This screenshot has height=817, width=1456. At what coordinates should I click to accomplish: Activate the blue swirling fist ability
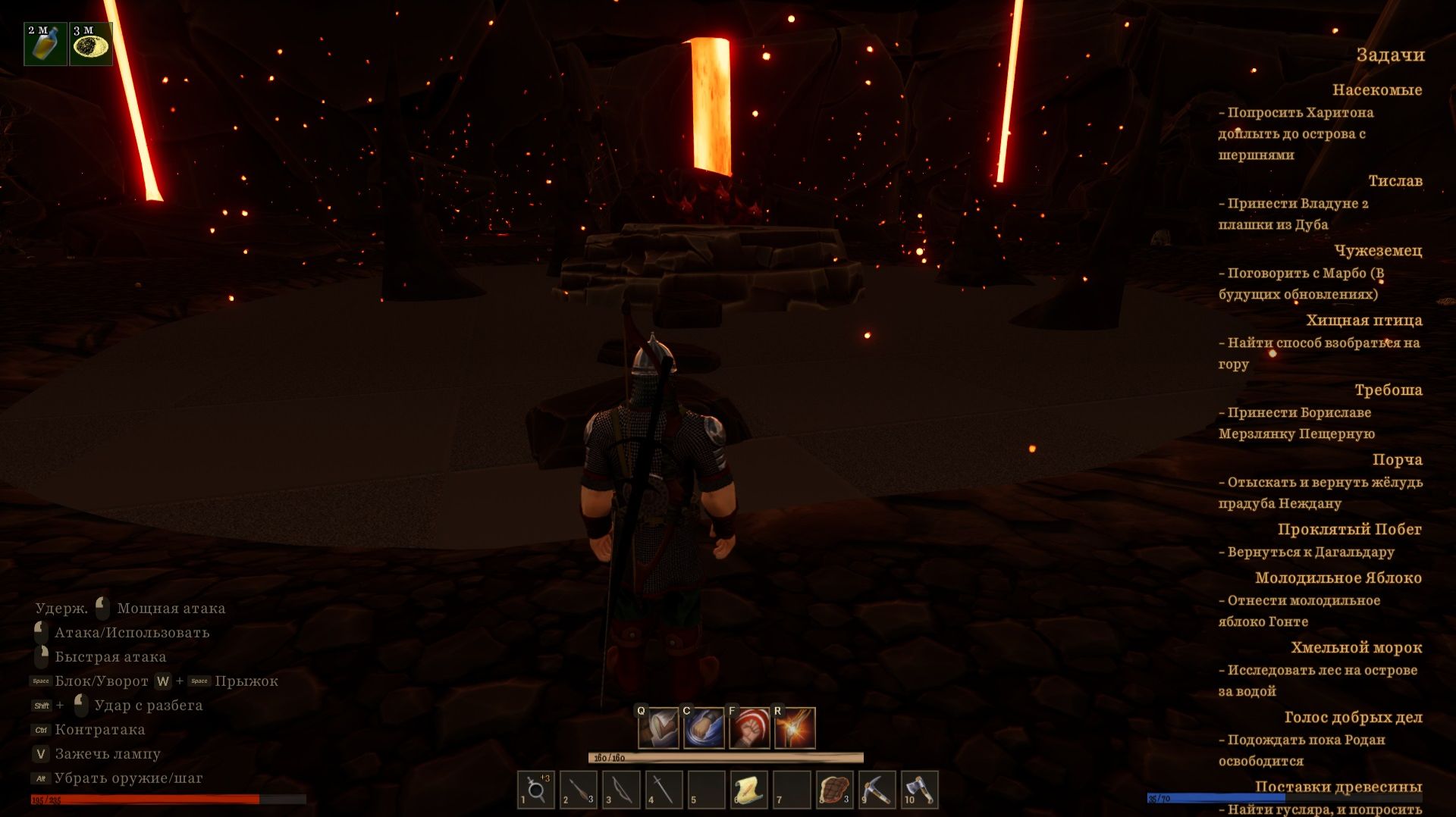coord(704,728)
